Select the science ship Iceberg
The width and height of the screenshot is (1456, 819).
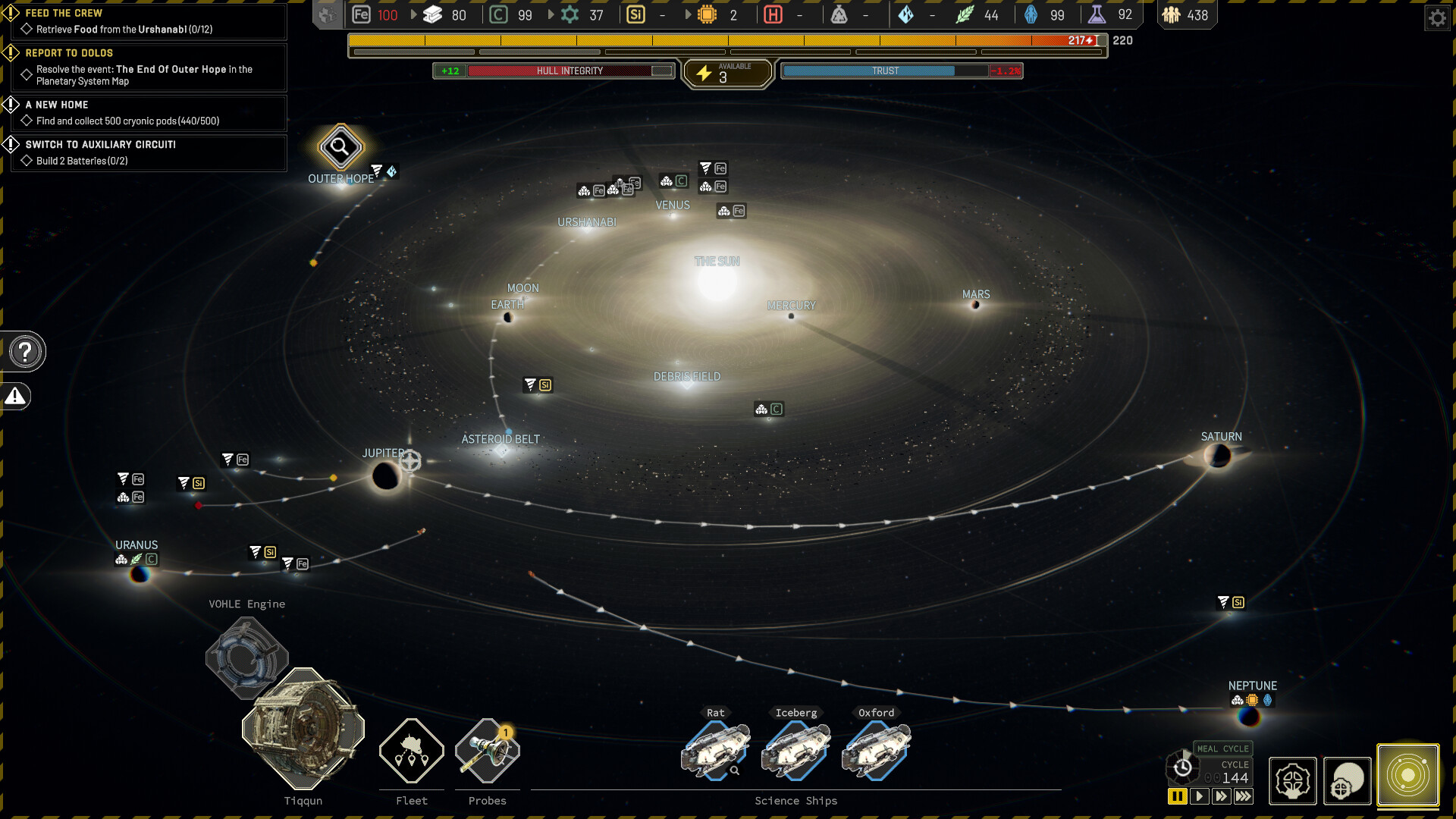(x=795, y=751)
